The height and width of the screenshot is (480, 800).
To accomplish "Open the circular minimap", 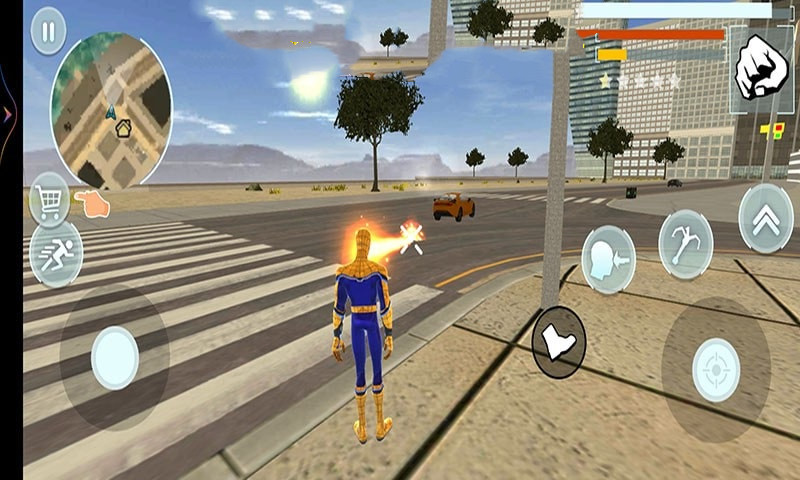I will tap(111, 109).
